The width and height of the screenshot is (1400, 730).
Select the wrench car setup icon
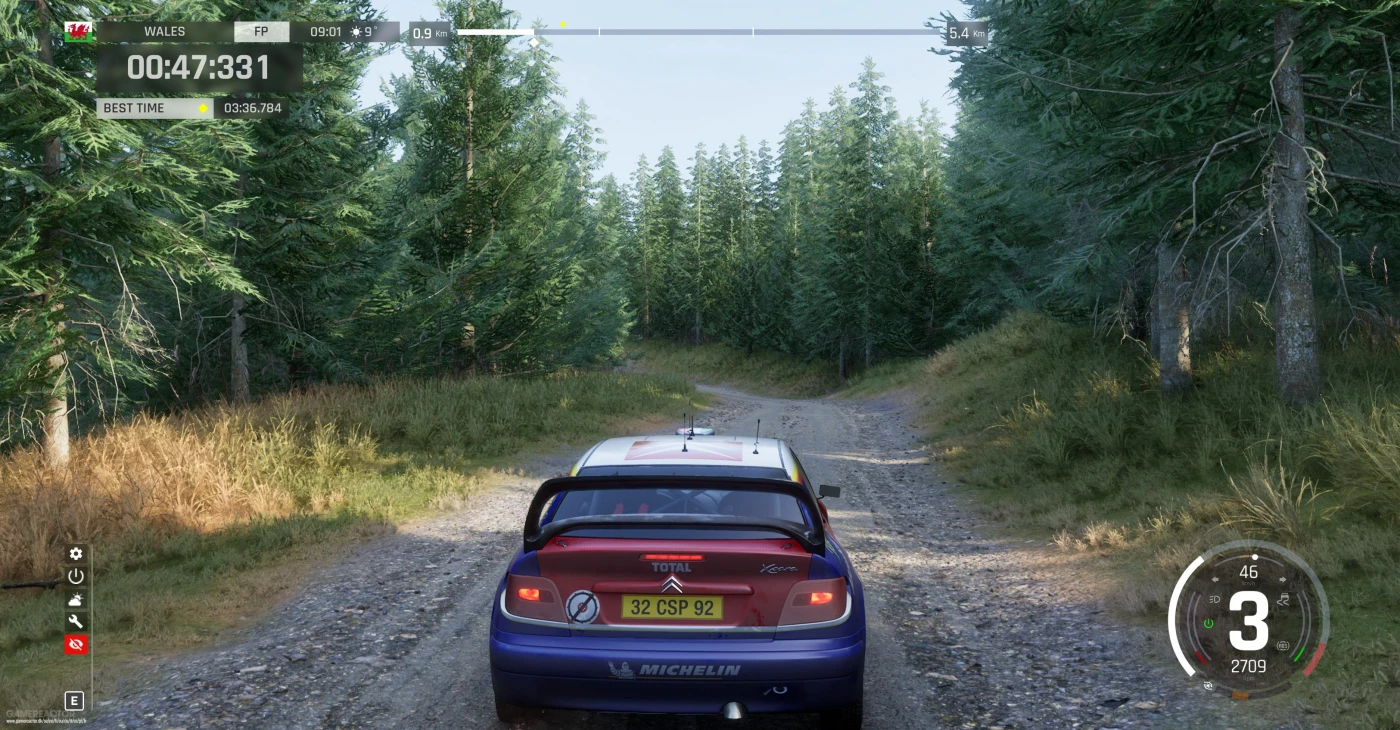click(x=76, y=622)
